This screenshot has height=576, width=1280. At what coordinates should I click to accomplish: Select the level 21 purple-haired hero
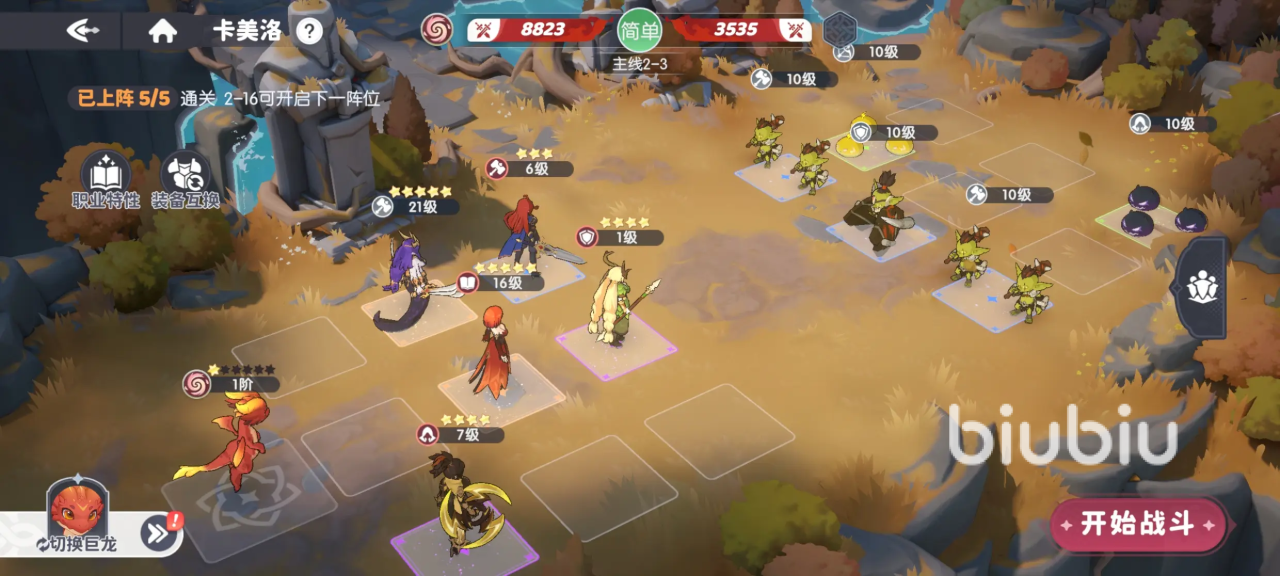point(408,280)
